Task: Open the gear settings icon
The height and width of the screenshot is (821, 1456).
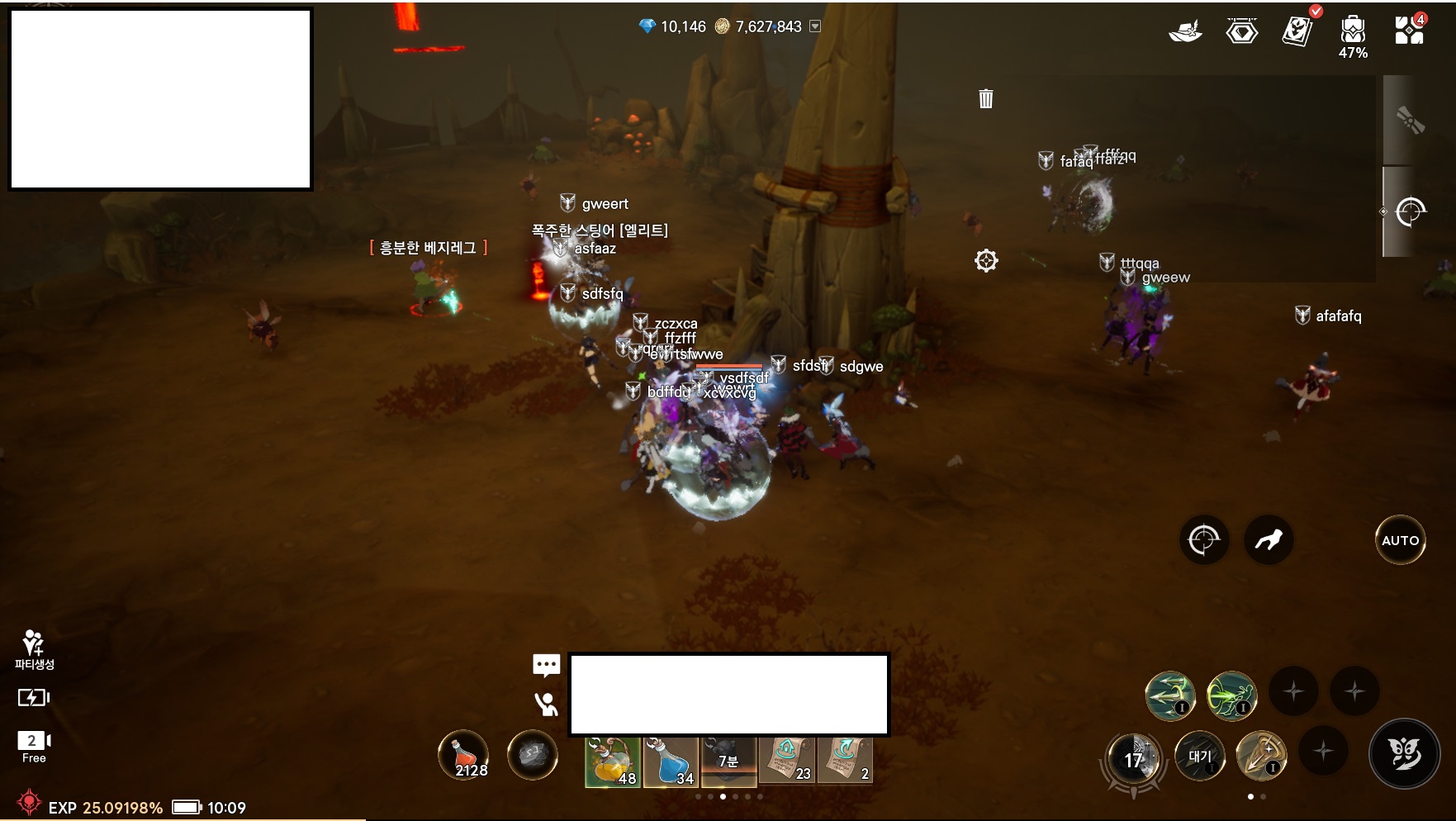Action: pos(986,261)
